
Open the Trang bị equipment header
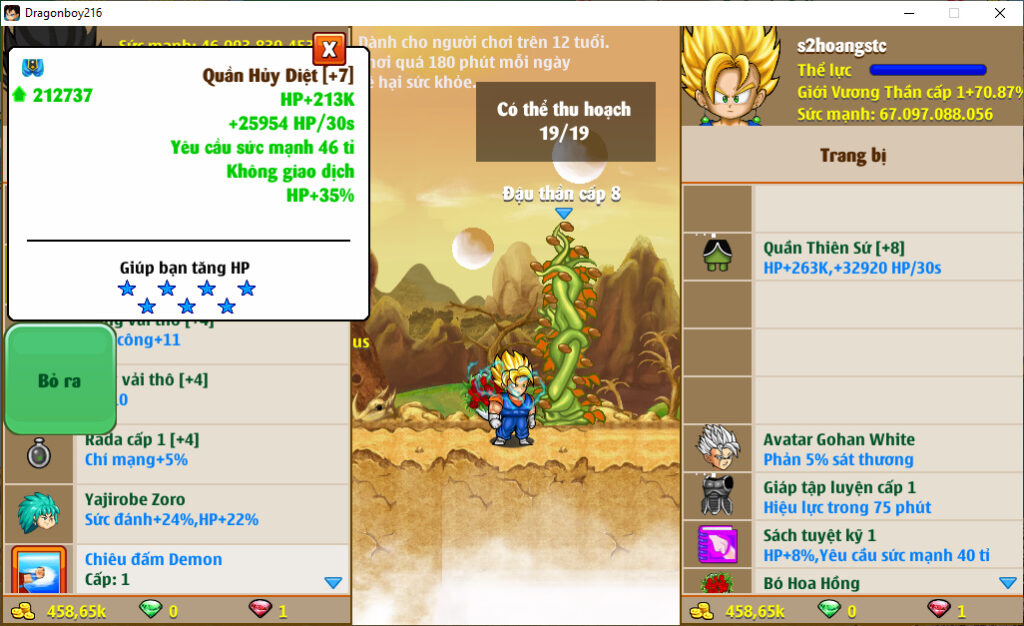[852, 155]
